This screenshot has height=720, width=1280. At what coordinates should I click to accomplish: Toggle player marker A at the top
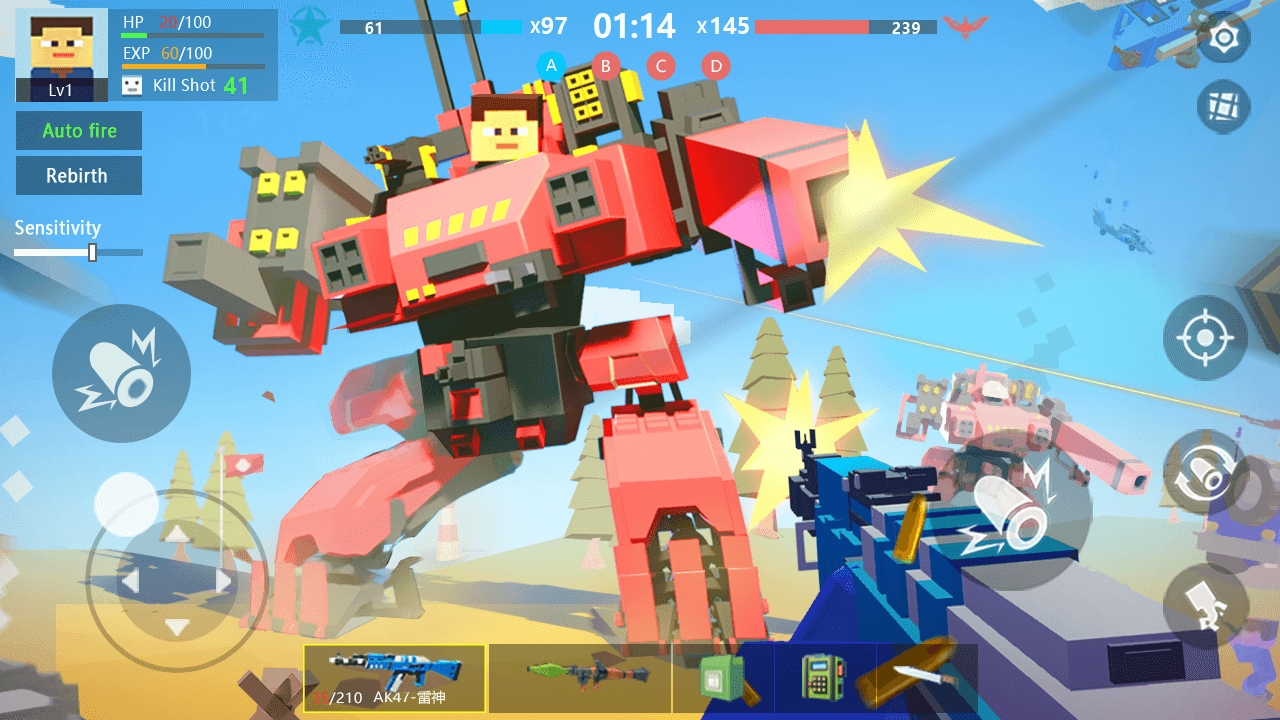[x=550, y=65]
